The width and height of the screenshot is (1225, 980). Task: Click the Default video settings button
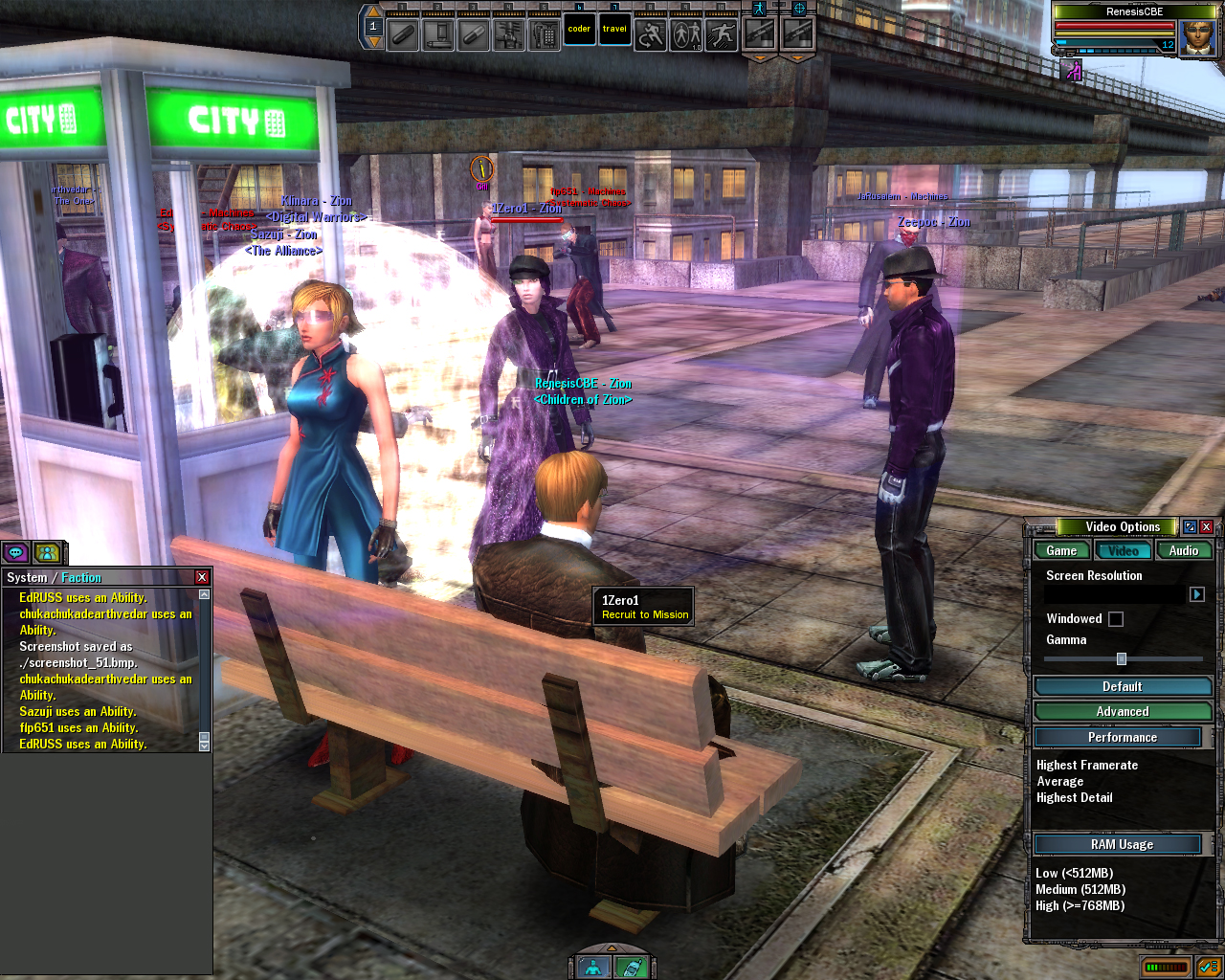[x=1122, y=686]
